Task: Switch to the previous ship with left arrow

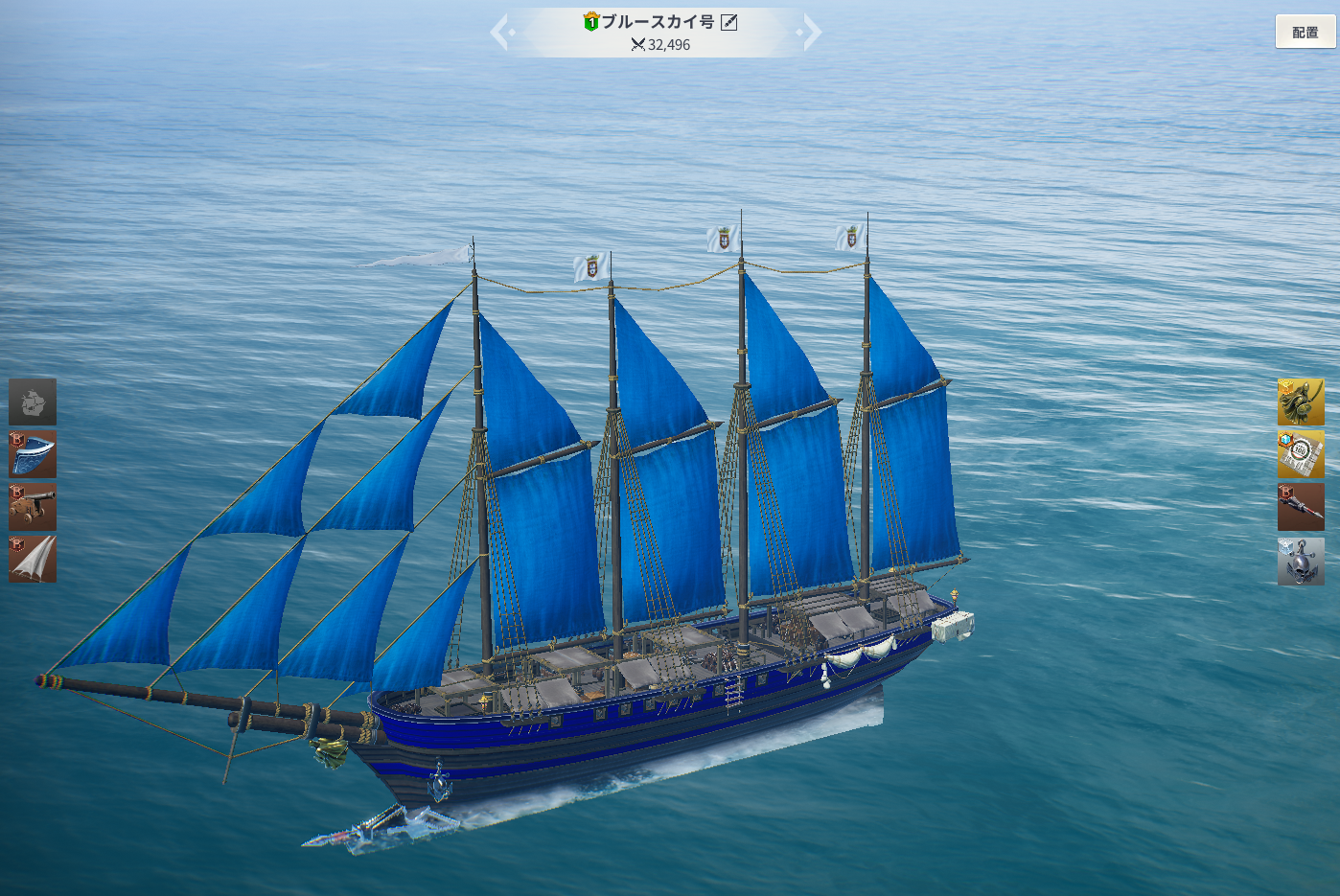Action: 500,32
